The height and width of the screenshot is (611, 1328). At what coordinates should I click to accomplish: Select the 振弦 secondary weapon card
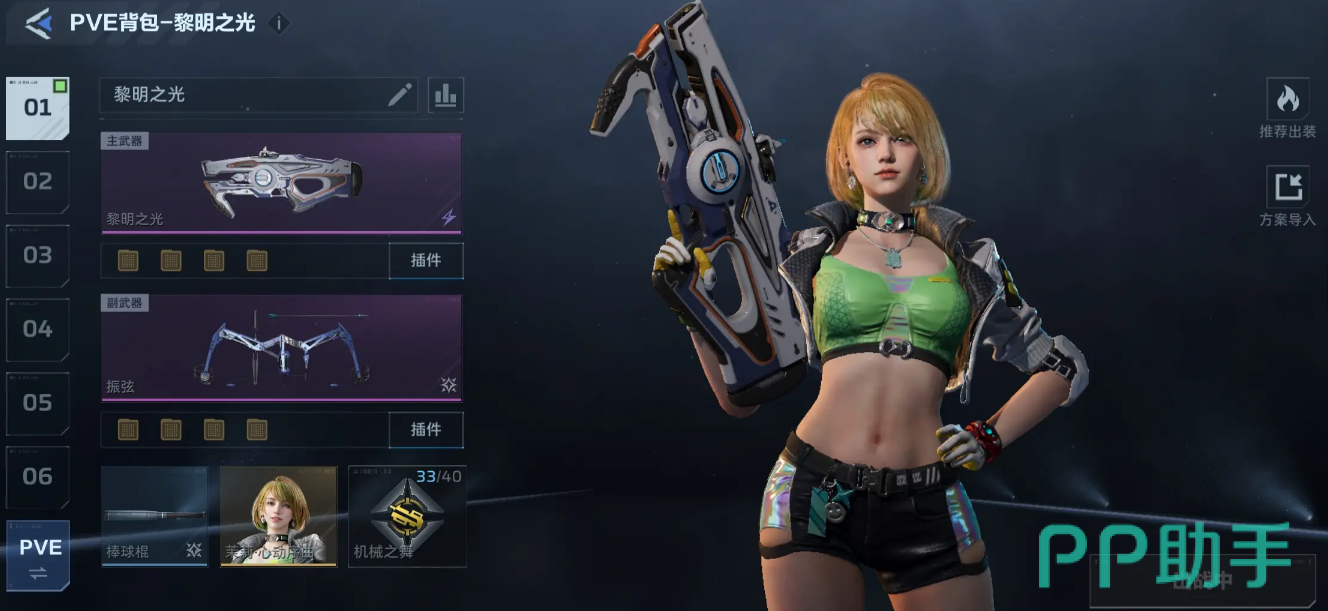tap(281, 348)
